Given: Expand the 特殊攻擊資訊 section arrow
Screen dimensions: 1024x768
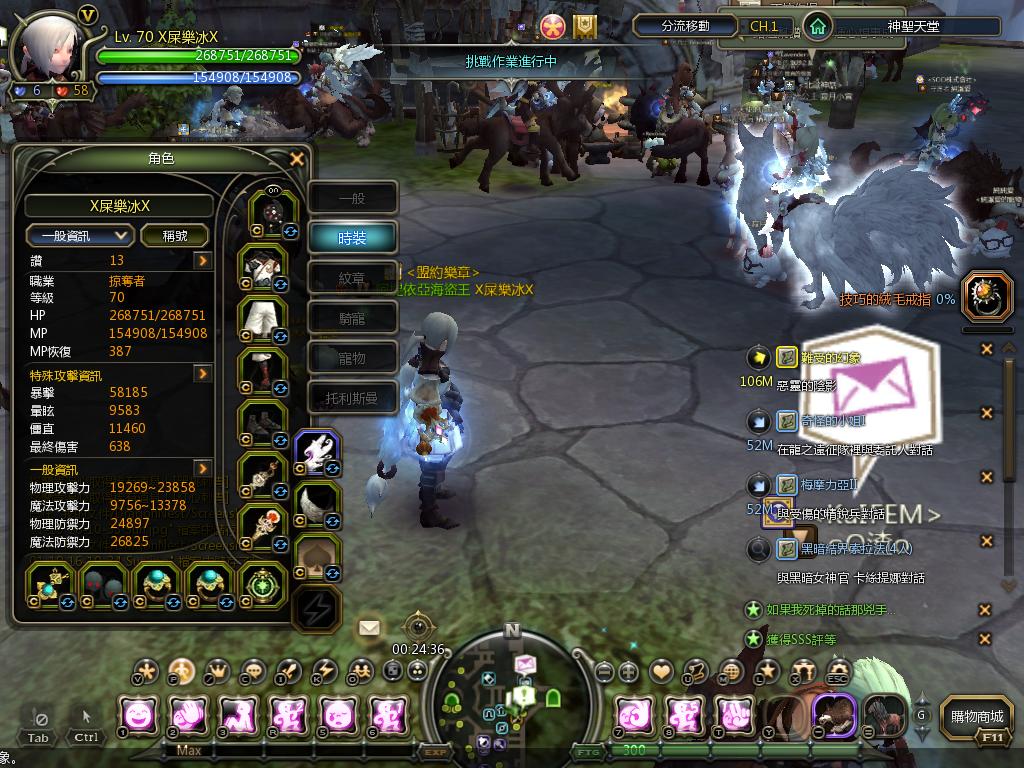Looking at the screenshot, I should [x=202, y=374].
